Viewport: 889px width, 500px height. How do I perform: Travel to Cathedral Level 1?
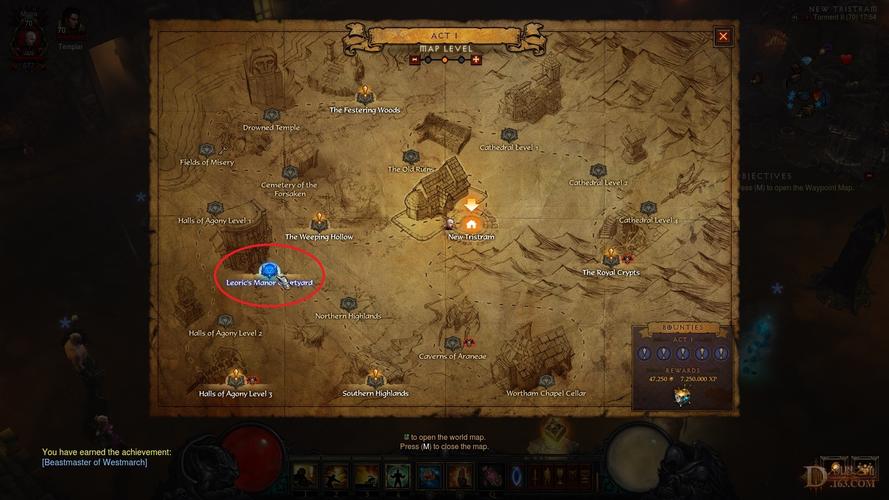[x=509, y=135]
